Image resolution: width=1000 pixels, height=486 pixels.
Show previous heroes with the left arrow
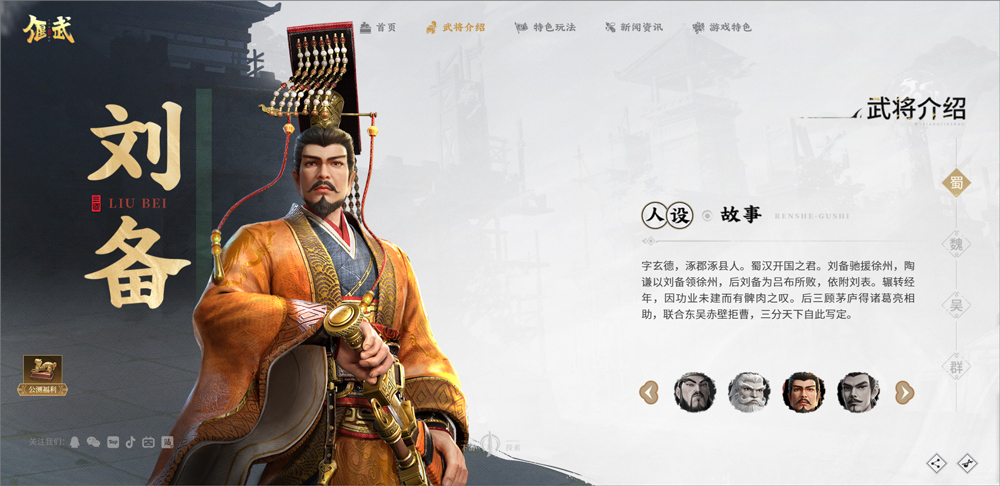click(x=649, y=392)
